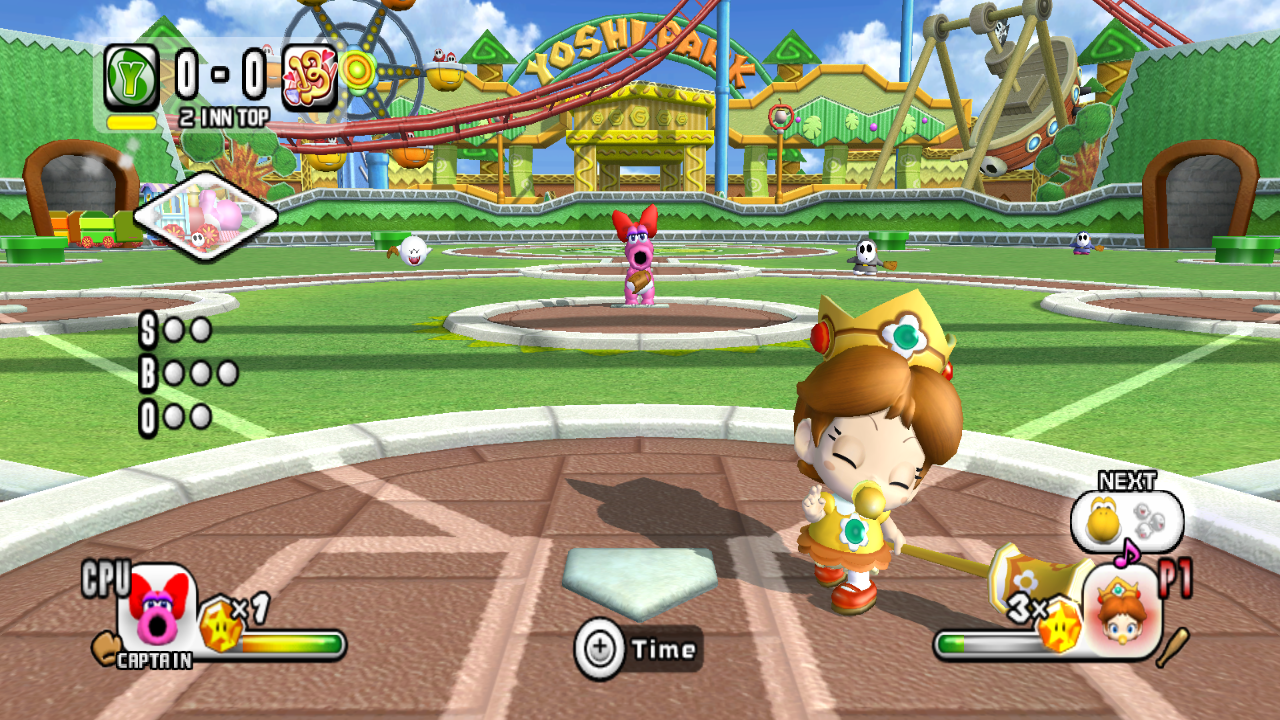Open the diamond-shaped train stage indicator
Viewport: 1280px width, 720px height.
coord(205,216)
